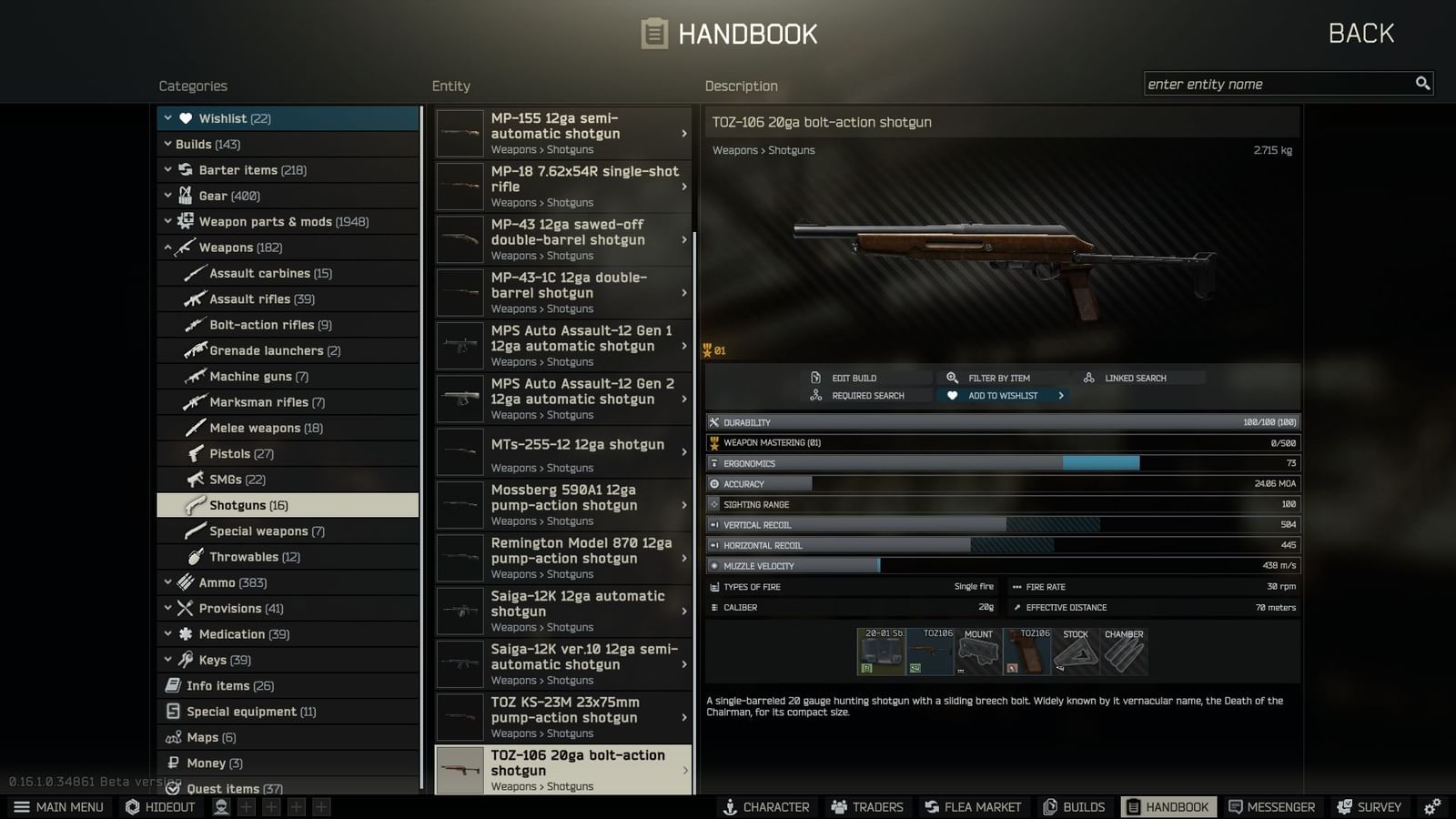Open the Flea Market icon
The width and height of the screenshot is (1456, 819).
coord(973,806)
